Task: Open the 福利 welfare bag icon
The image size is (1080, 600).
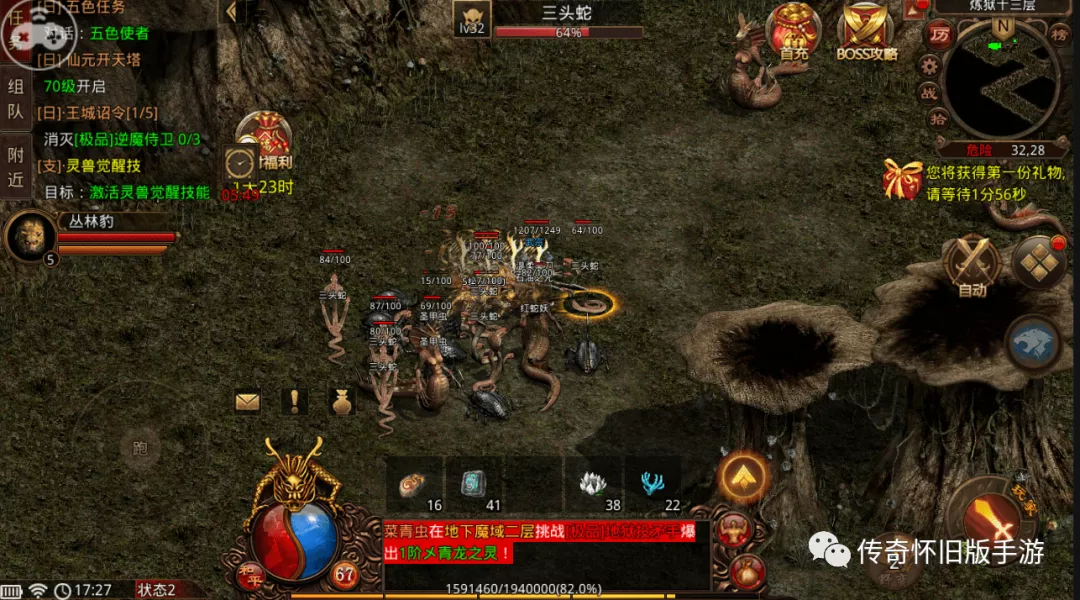Action: pyautogui.click(x=264, y=139)
